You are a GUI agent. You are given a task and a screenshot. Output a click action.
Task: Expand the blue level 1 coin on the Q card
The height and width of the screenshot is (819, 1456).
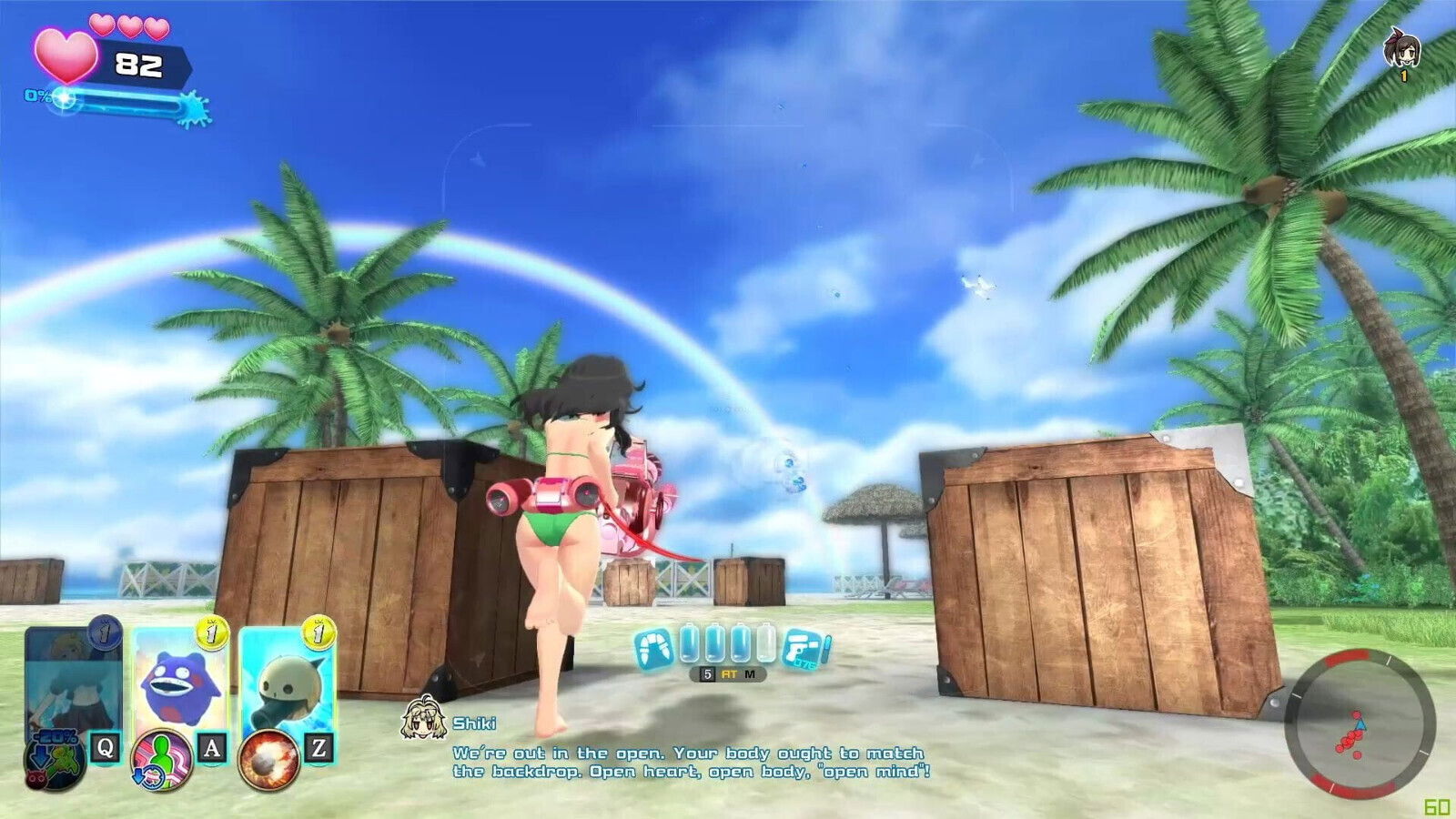coord(102,633)
